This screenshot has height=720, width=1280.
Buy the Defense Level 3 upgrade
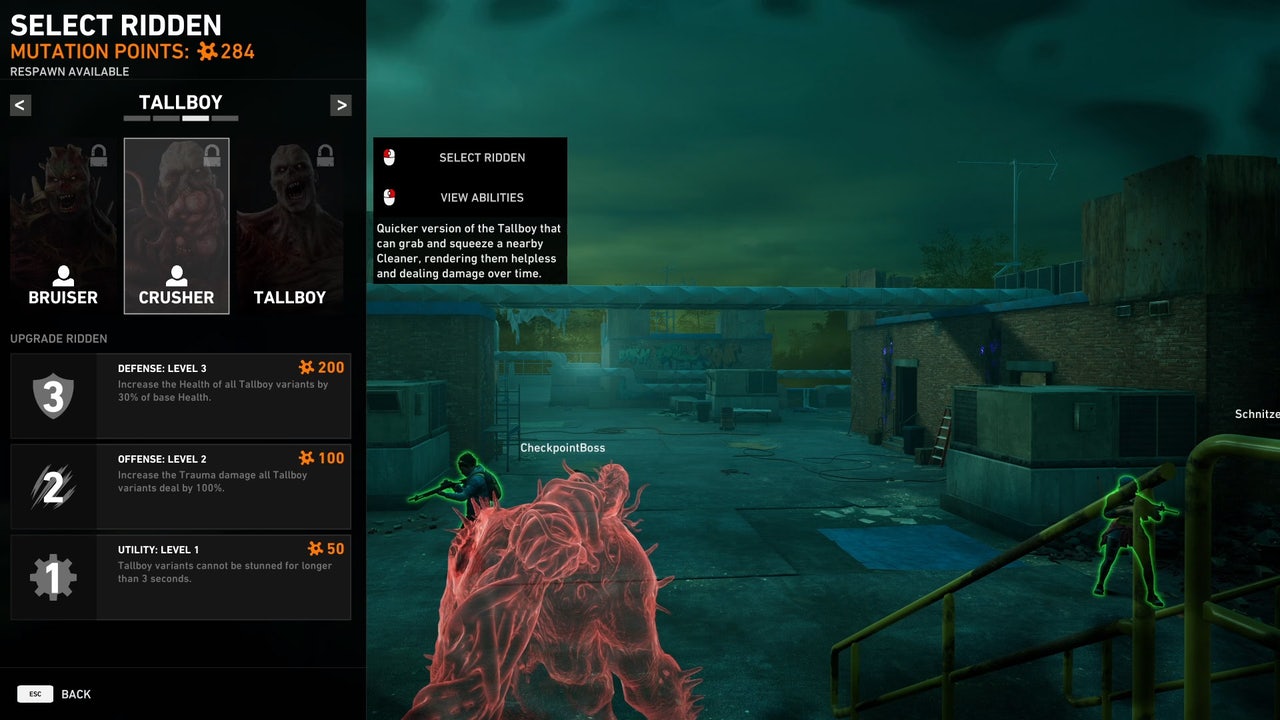point(180,396)
